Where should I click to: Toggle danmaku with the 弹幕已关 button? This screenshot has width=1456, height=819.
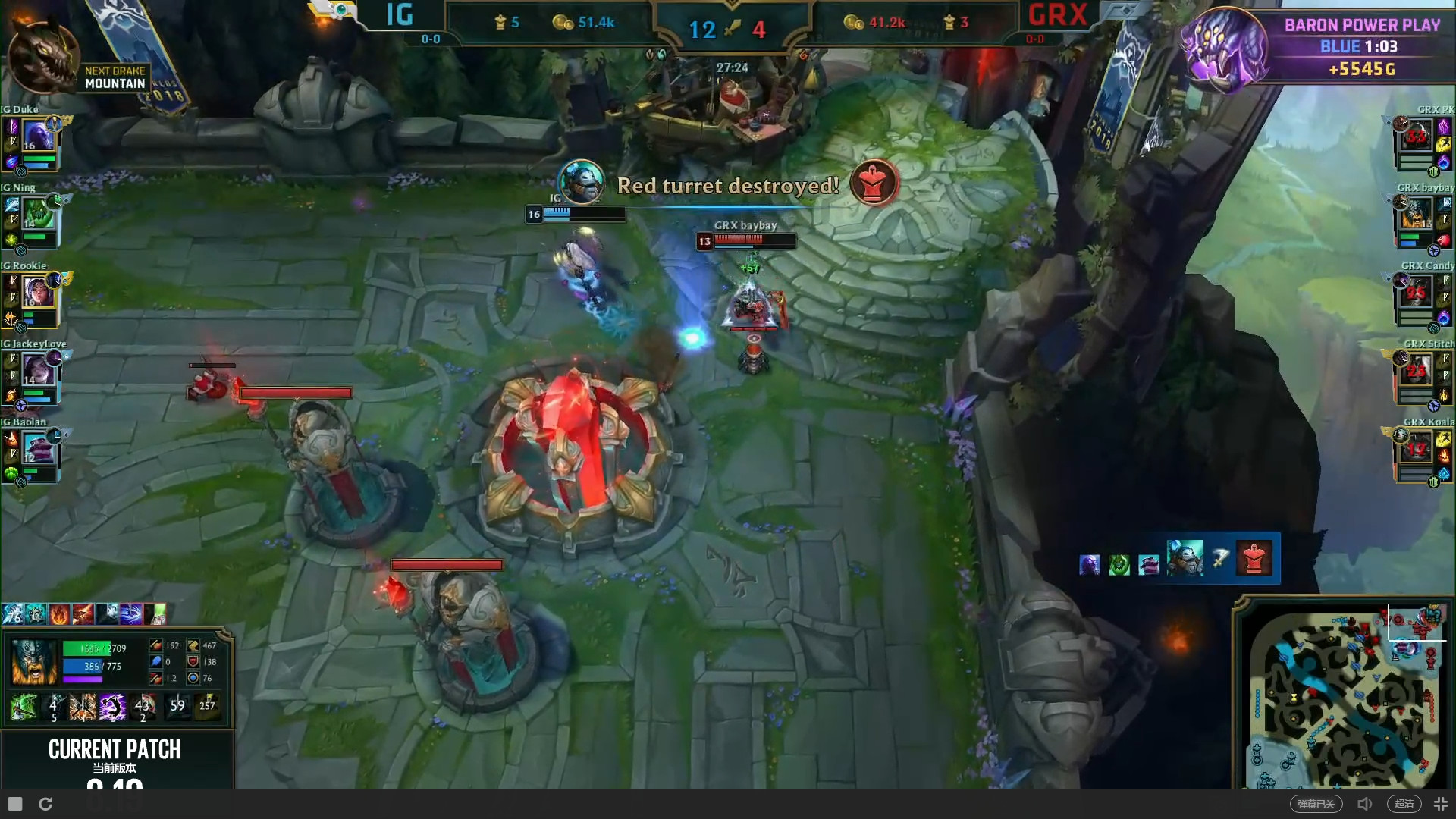click(x=1317, y=803)
